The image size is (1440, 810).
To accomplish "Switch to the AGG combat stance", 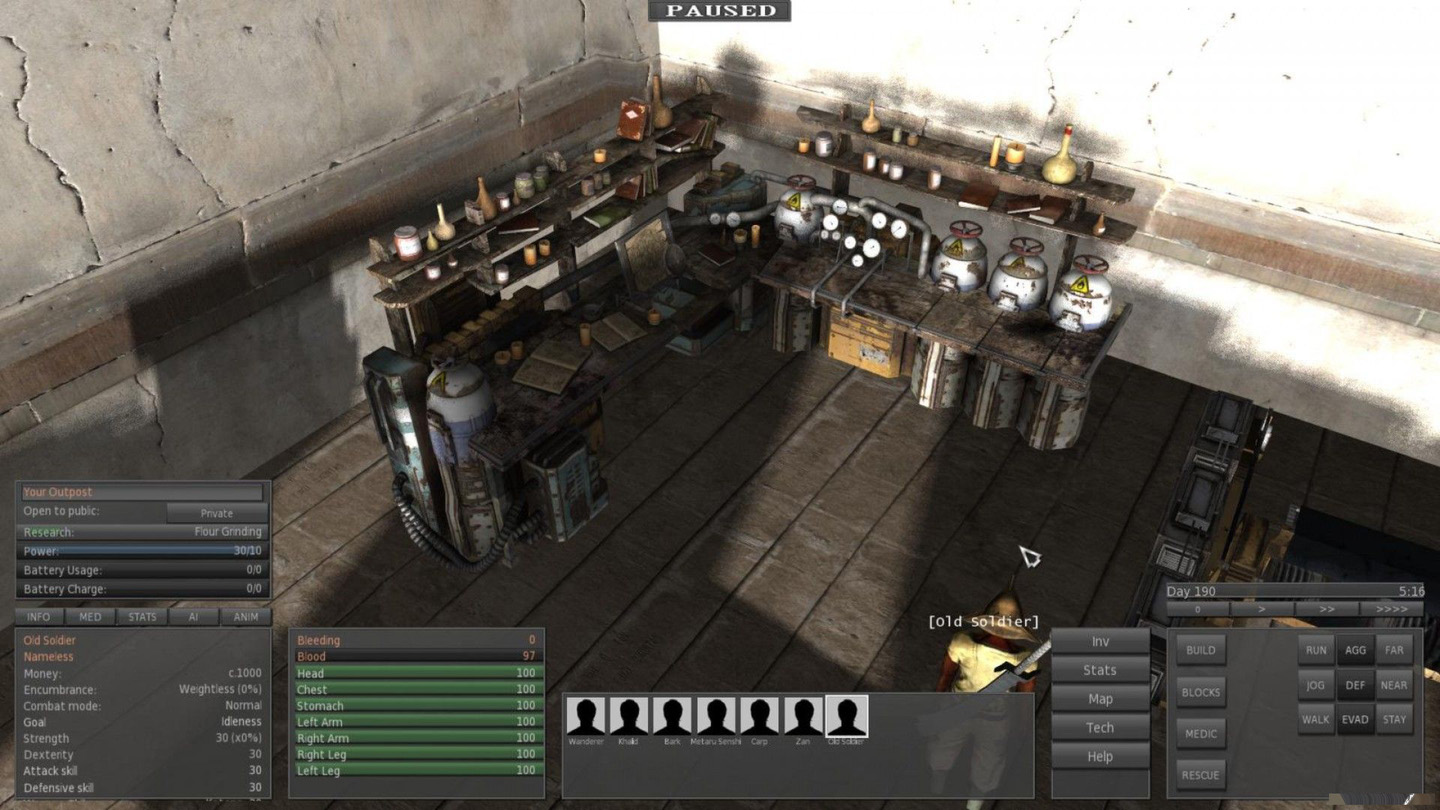I will pyautogui.click(x=1355, y=650).
